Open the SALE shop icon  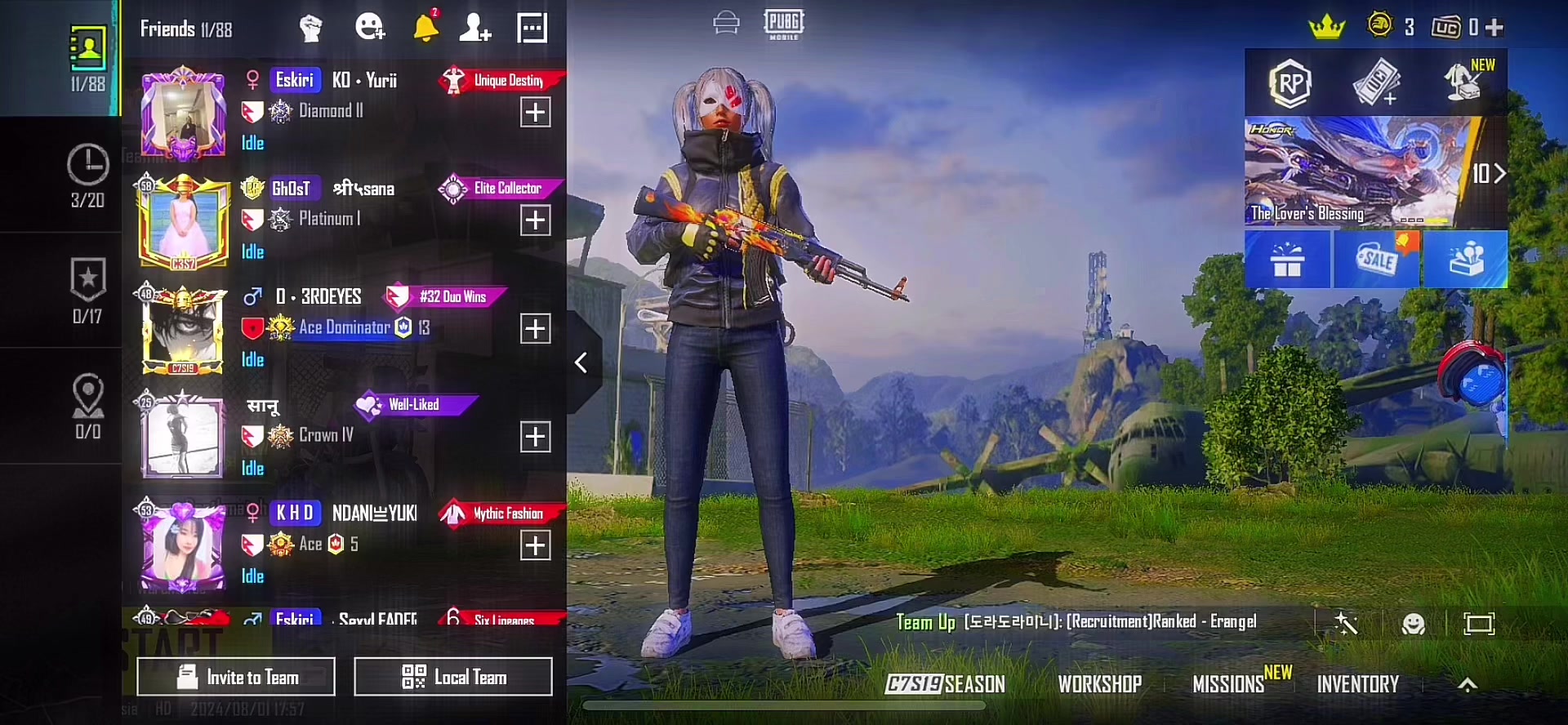1377,260
